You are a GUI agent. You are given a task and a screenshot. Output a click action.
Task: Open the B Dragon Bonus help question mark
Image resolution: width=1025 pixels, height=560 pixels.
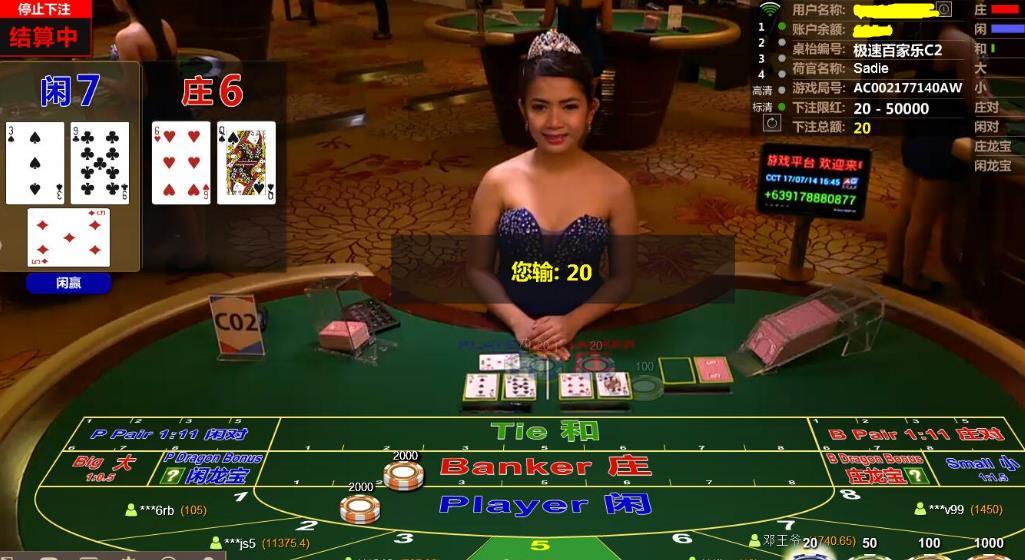pos(916,476)
